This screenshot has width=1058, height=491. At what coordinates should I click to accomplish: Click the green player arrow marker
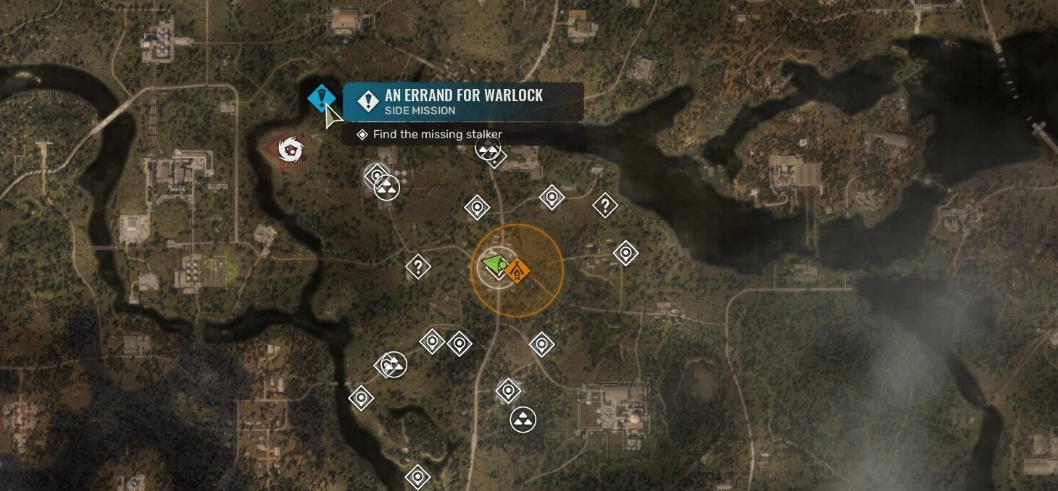494,265
